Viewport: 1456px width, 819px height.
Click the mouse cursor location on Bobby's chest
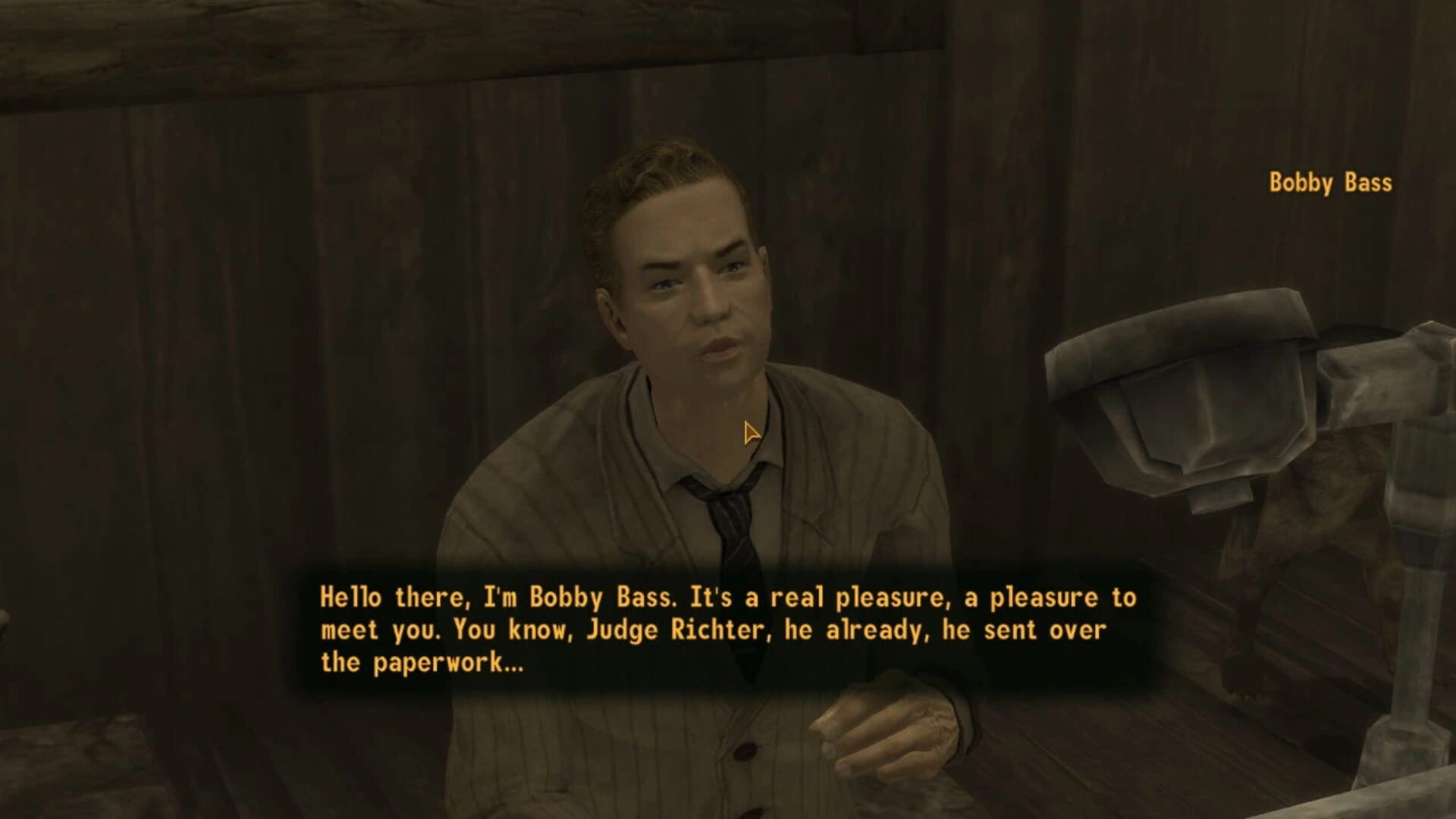coord(749,432)
